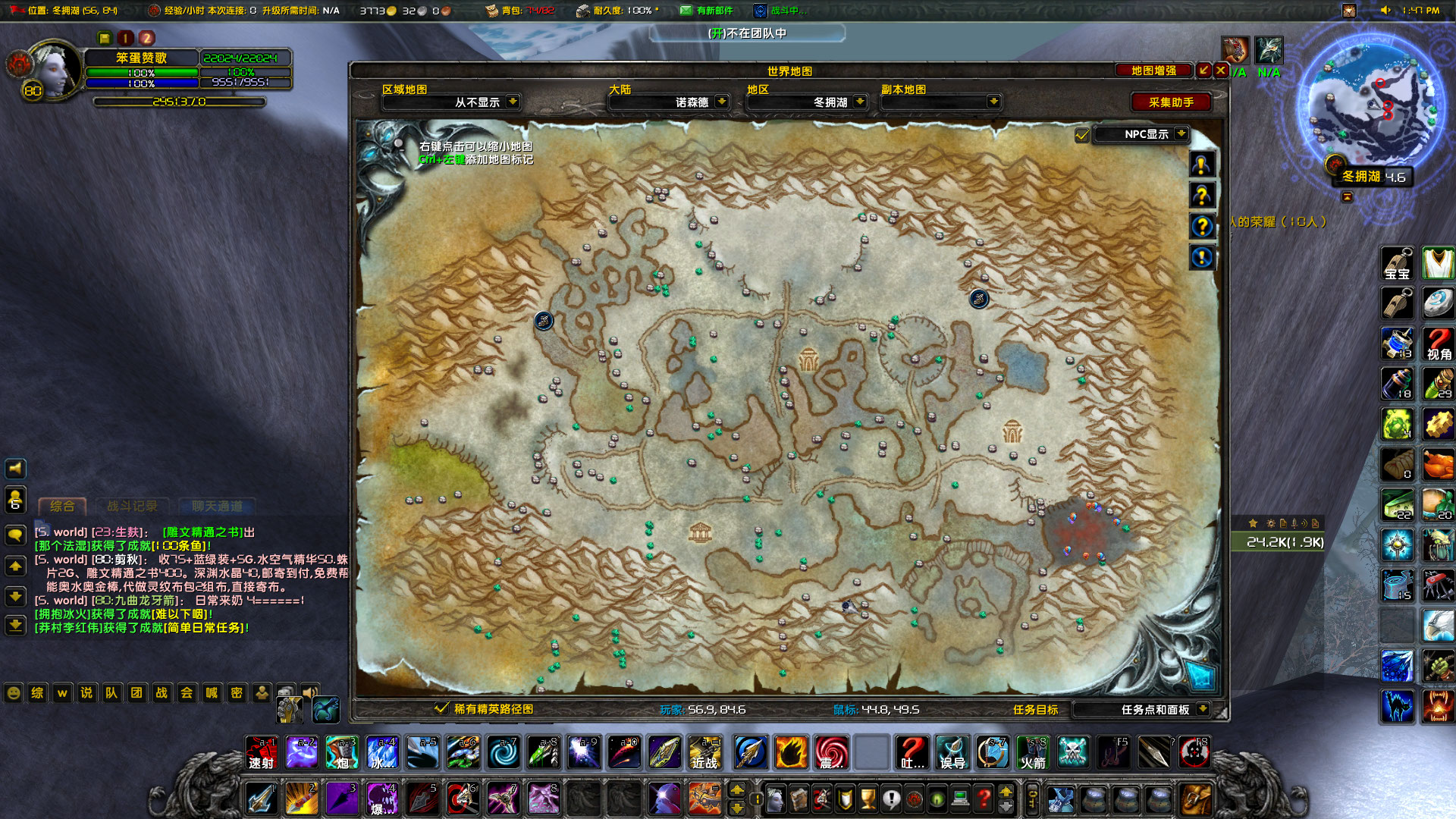Viewport: 1456px width, 819px height.
Task: Switch to the 聊天通道 chat tab
Action: (x=216, y=507)
